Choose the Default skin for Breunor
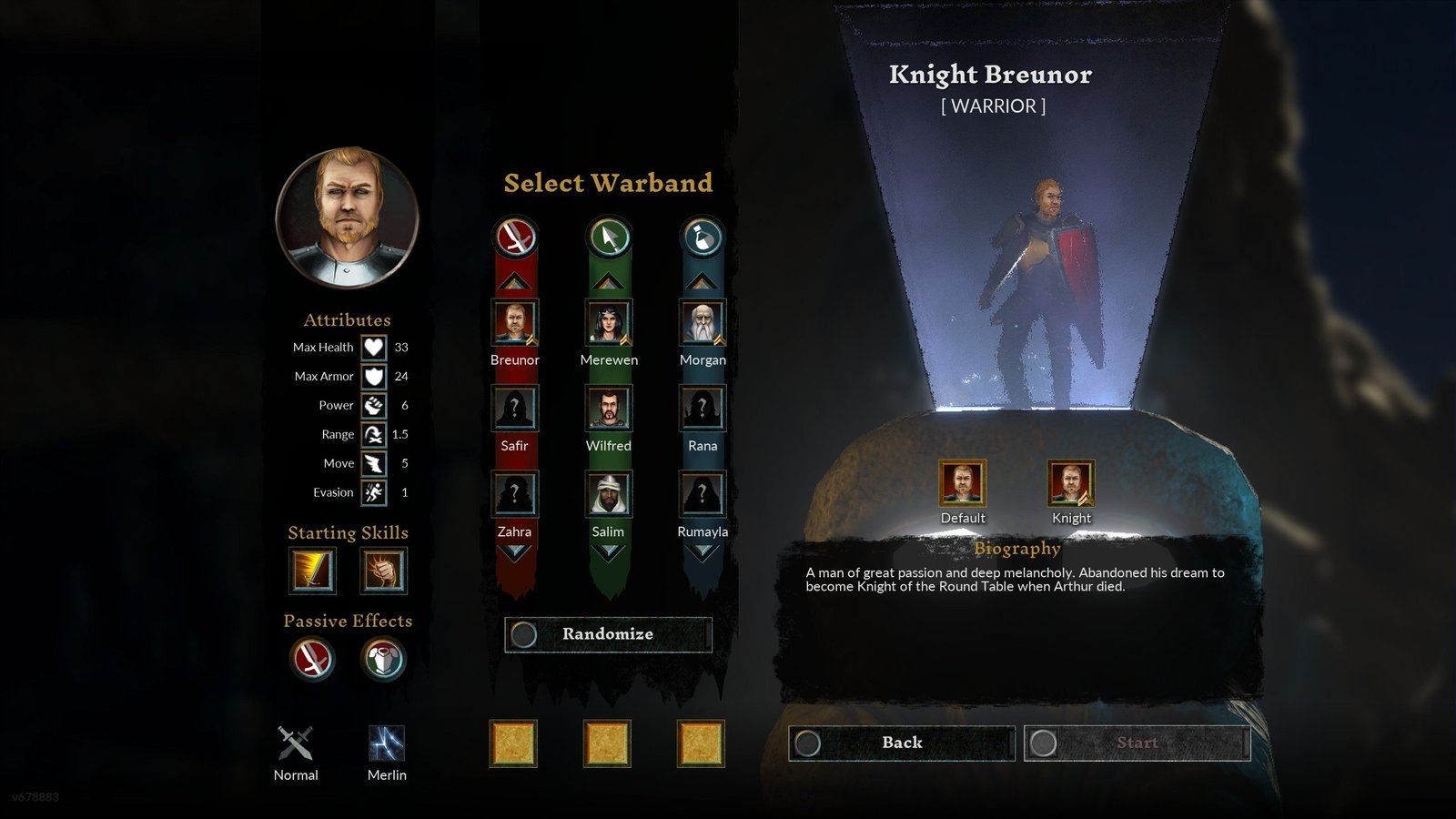1456x819 pixels. coord(963,484)
